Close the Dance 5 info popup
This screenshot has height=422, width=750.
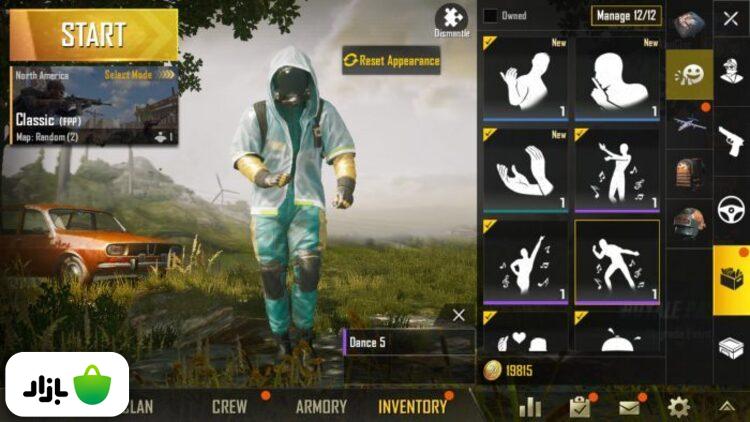(x=458, y=315)
